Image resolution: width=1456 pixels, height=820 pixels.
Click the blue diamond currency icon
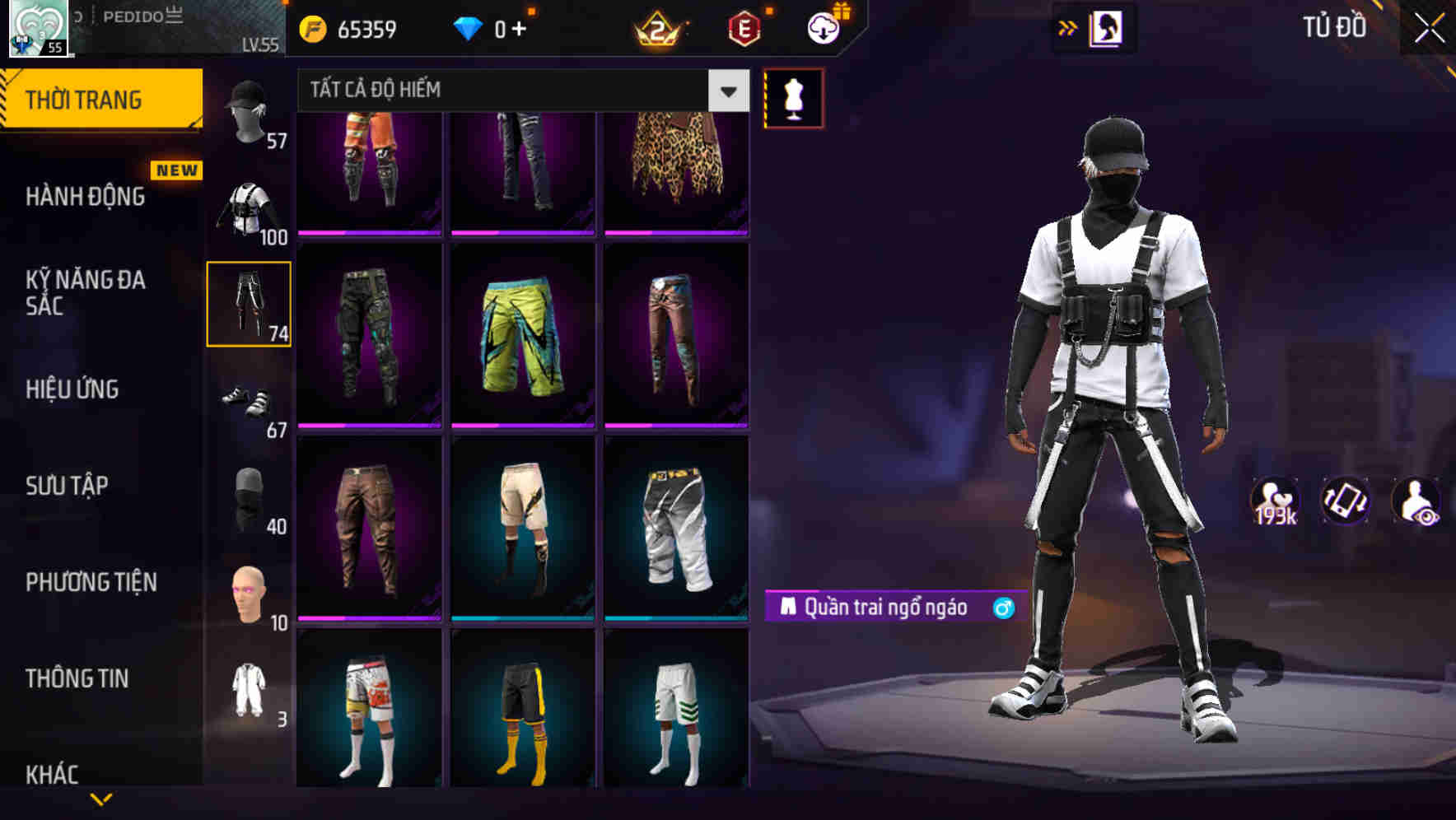[x=469, y=27]
